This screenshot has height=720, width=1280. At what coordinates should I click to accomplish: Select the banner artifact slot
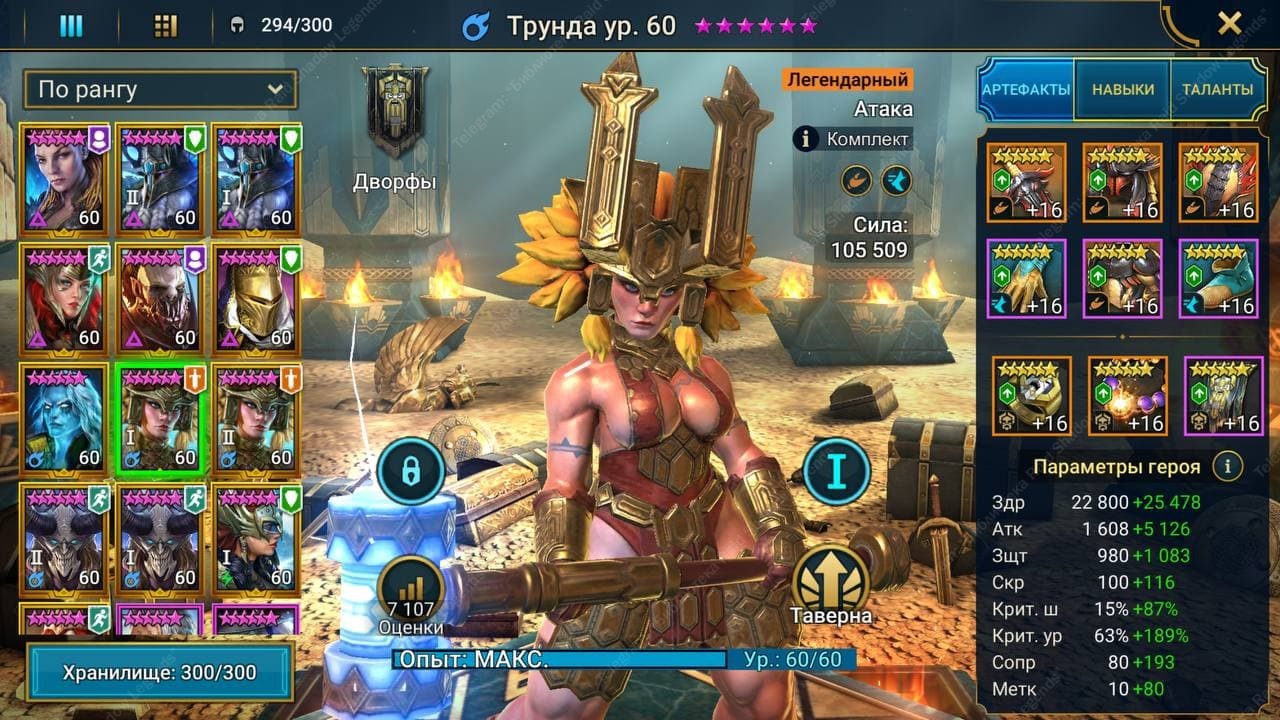coord(1223,396)
